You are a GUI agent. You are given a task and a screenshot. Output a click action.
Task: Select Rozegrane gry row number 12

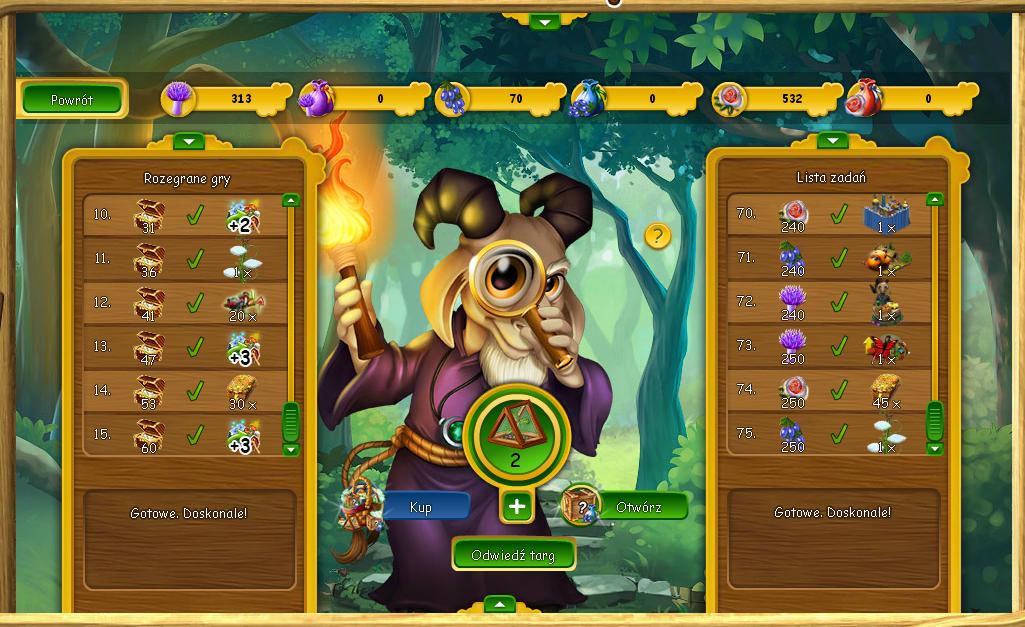pyautogui.click(x=185, y=303)
